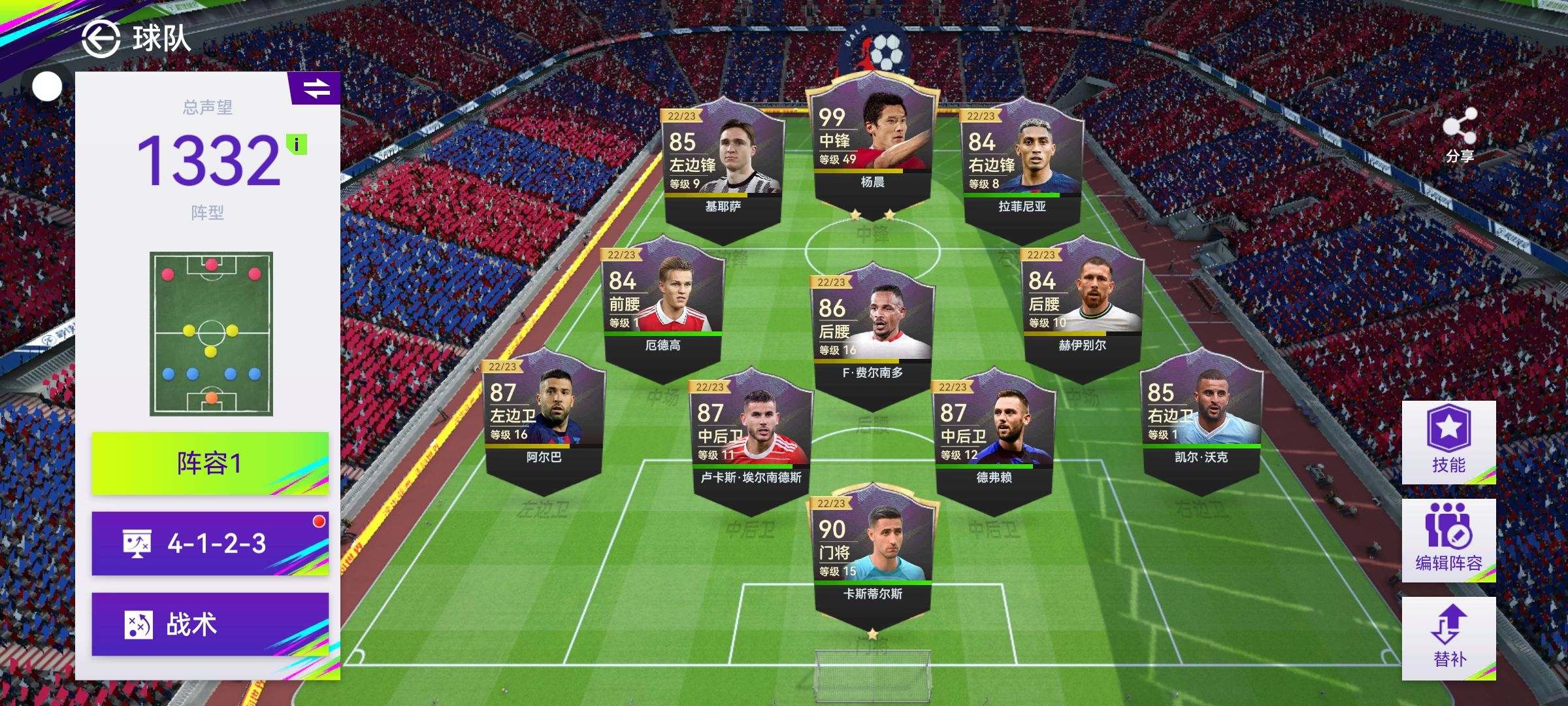The image size is (1568, 706).
Task: Select F·费尔南多 defensive midfielder card
Action: 873,330
